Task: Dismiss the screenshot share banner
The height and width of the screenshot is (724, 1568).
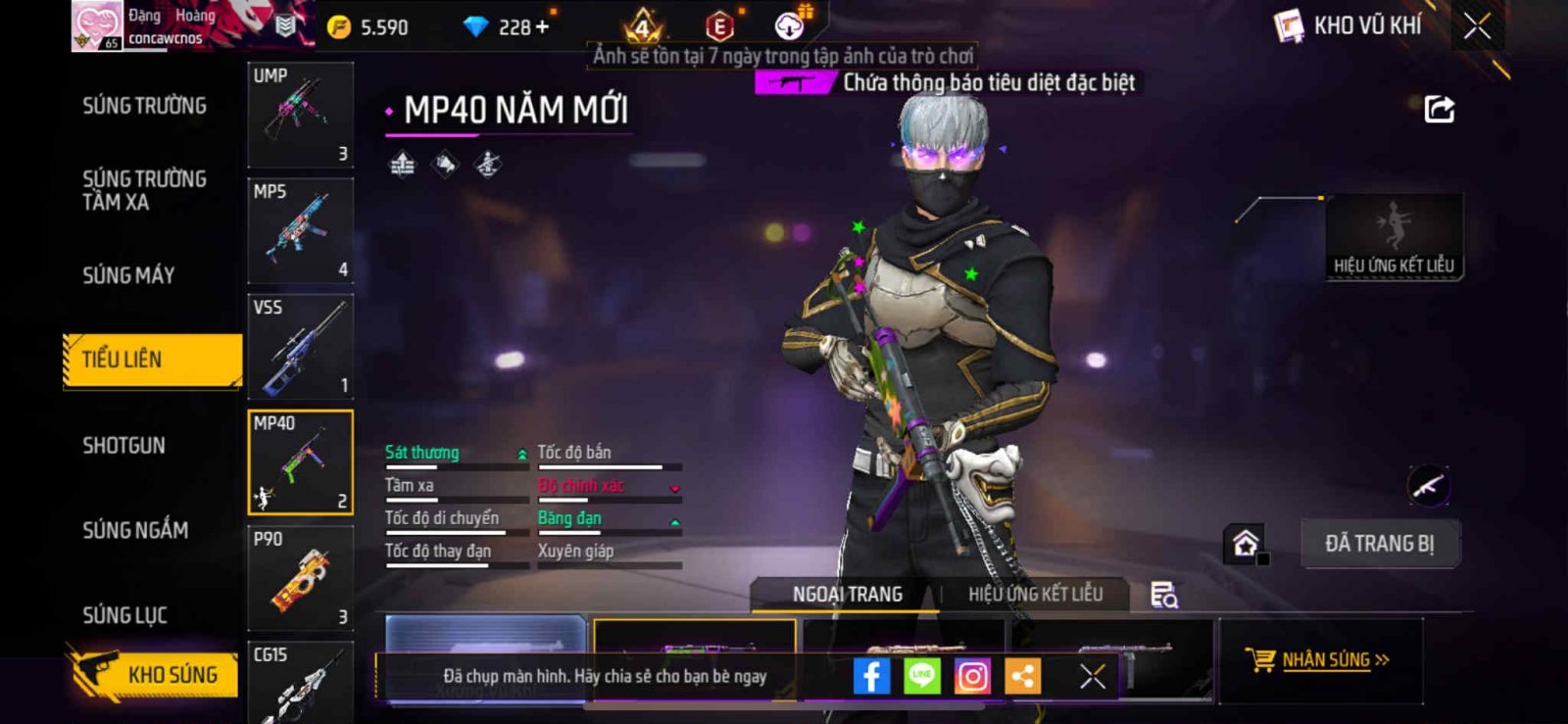Action: coord(1092,676)
